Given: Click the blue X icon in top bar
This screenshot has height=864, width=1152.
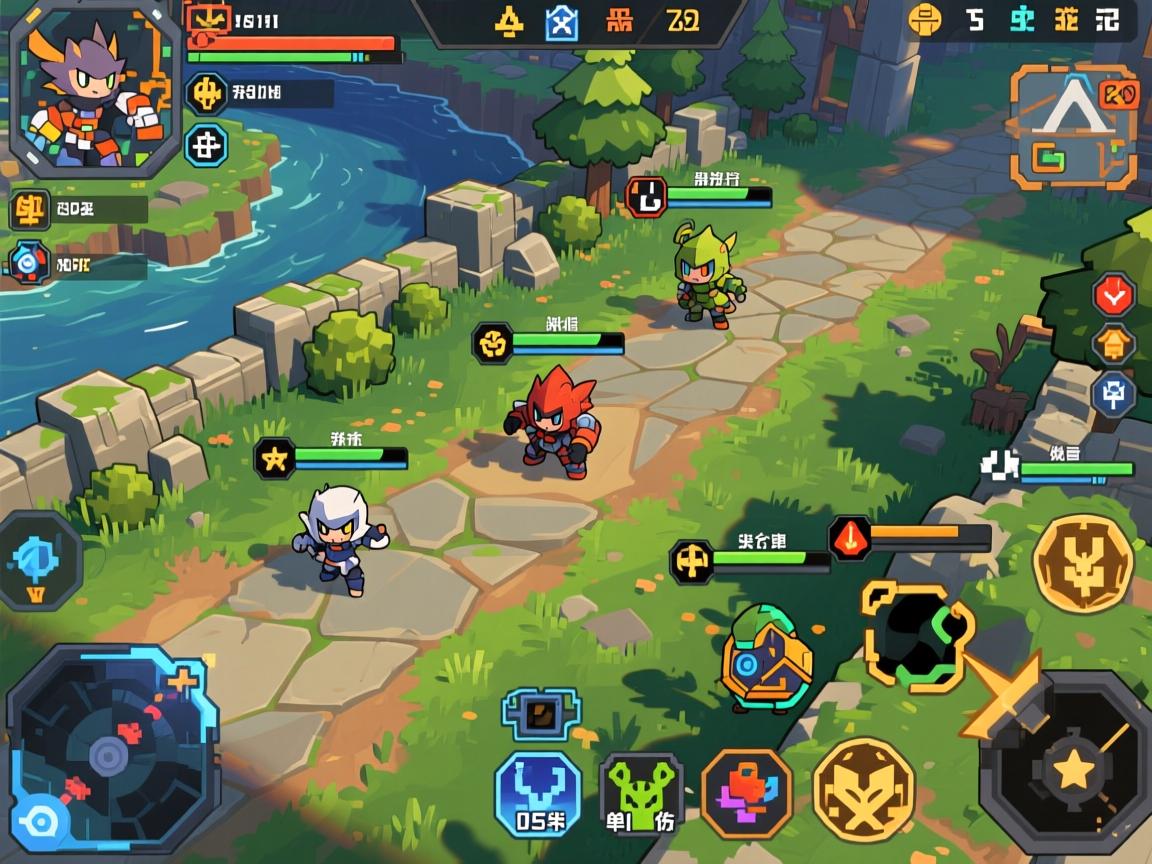Looking at the screenshot, I should tap(561, 22).
